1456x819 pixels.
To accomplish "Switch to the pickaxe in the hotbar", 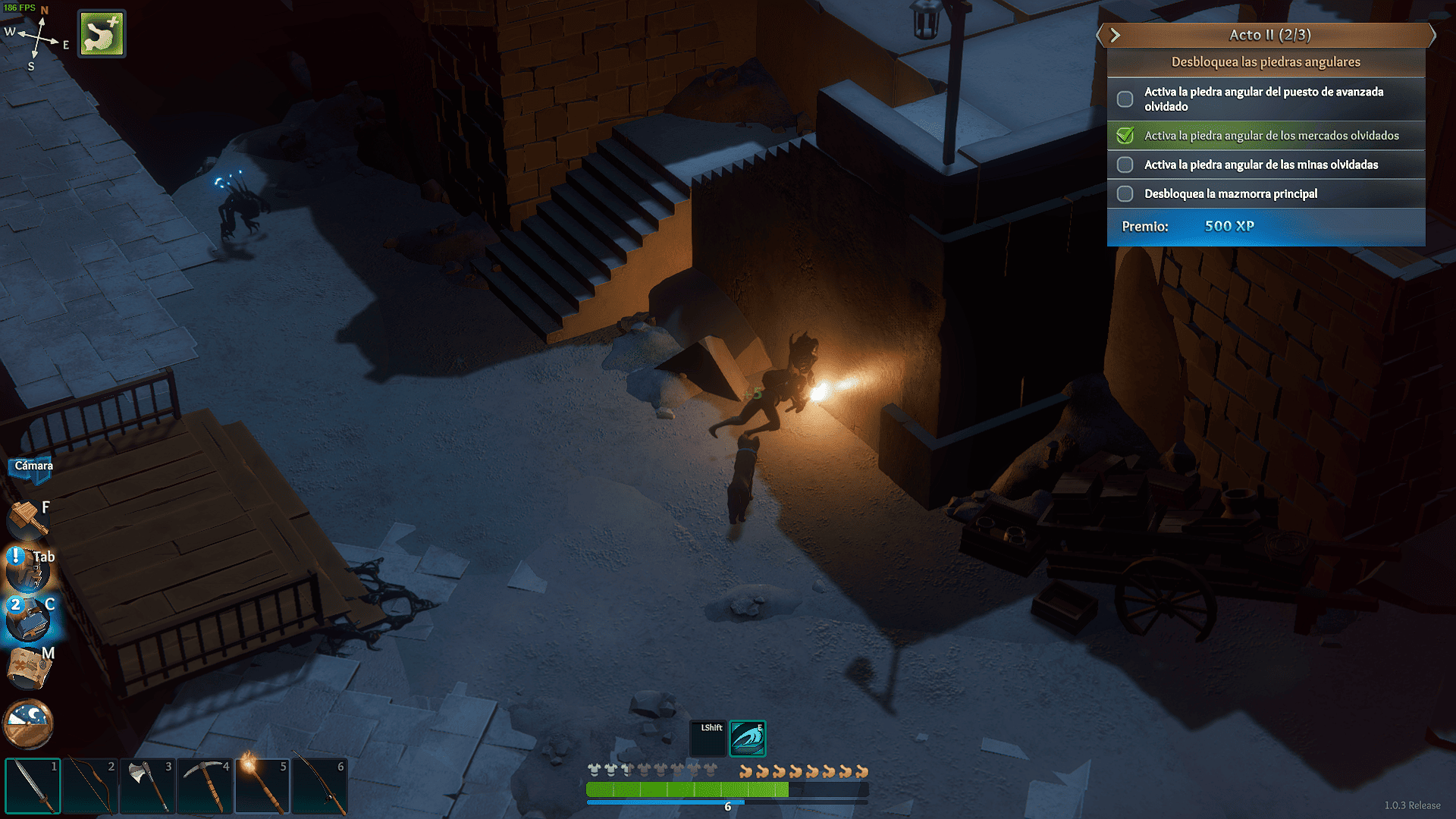I will pyautogui.click(x=205, y=786).
